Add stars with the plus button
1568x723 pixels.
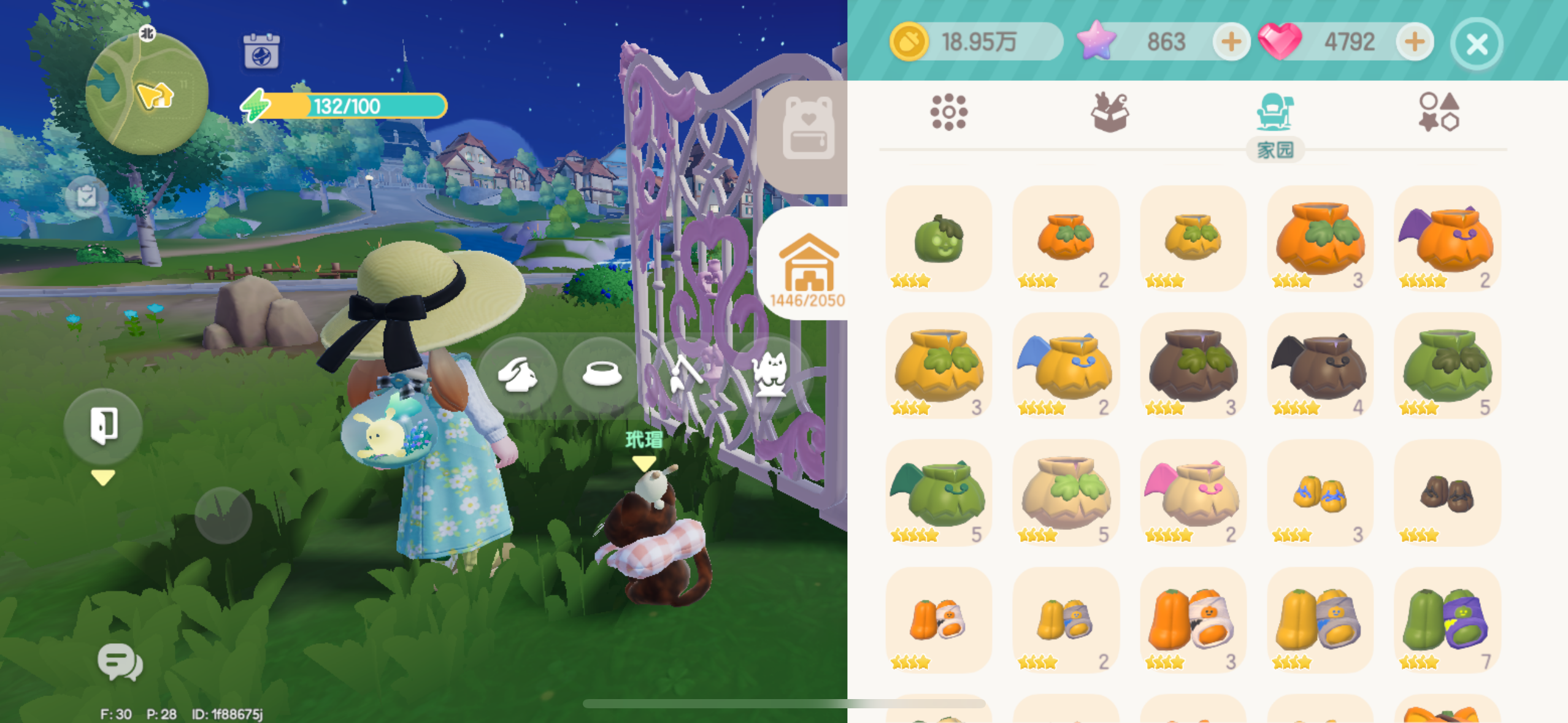tap(1232, 42)
